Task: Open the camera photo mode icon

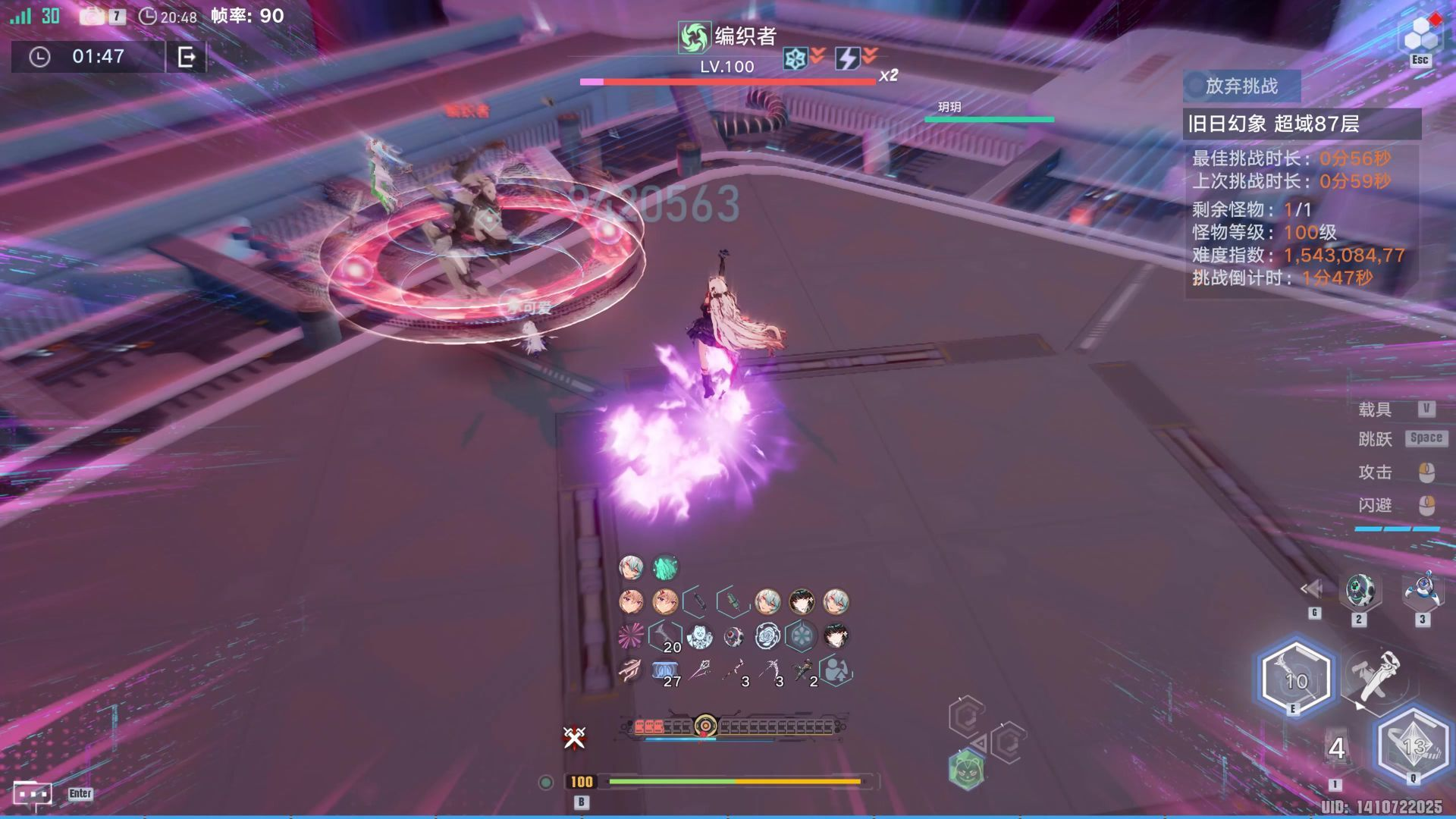Action: pos(93,16)
